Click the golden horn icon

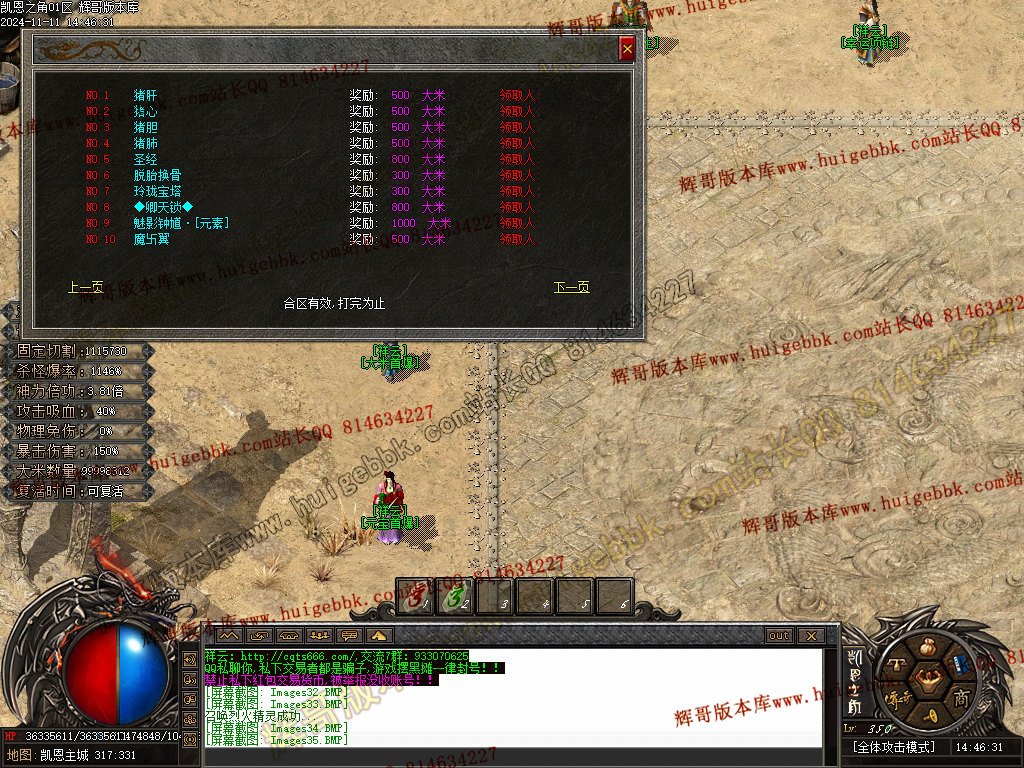click(x=929, y=714)
